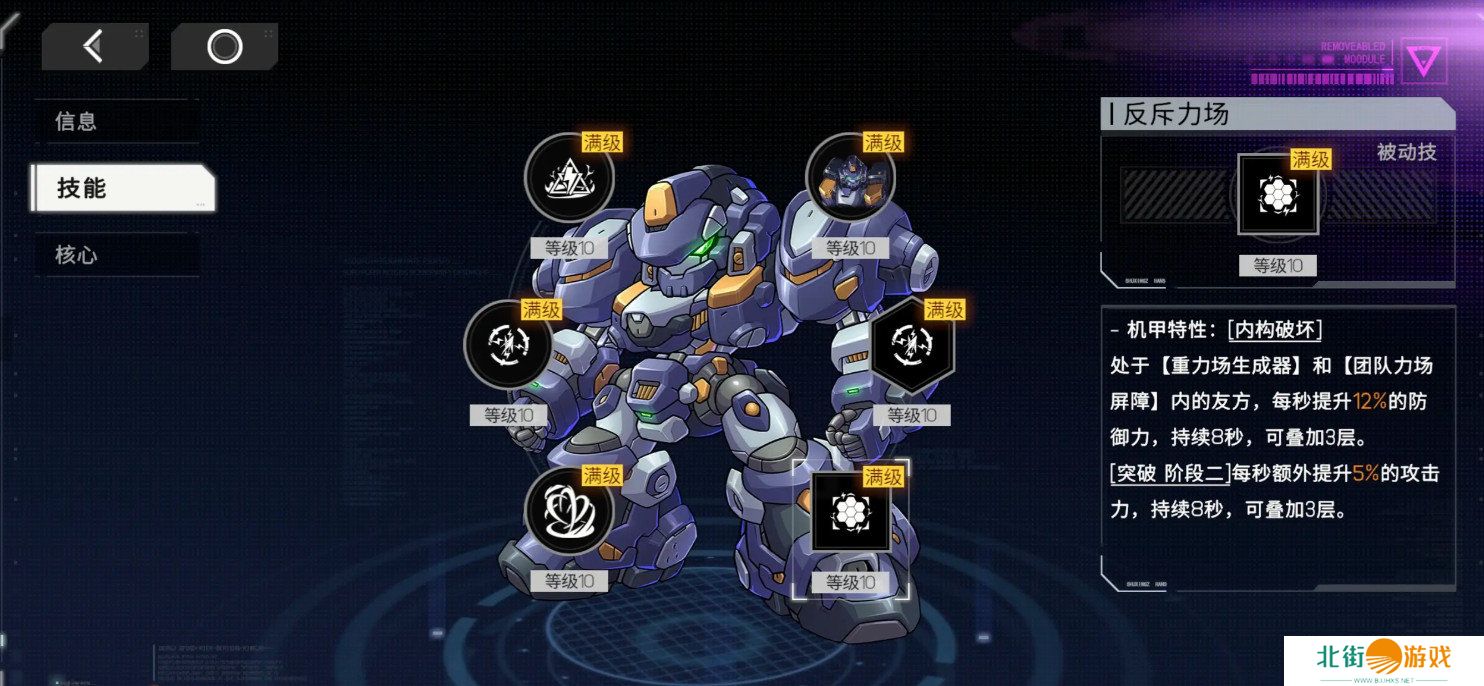Open the 核心 tab
The height and width of the screenshot is (686, 1484).
(x=113, y=255)
